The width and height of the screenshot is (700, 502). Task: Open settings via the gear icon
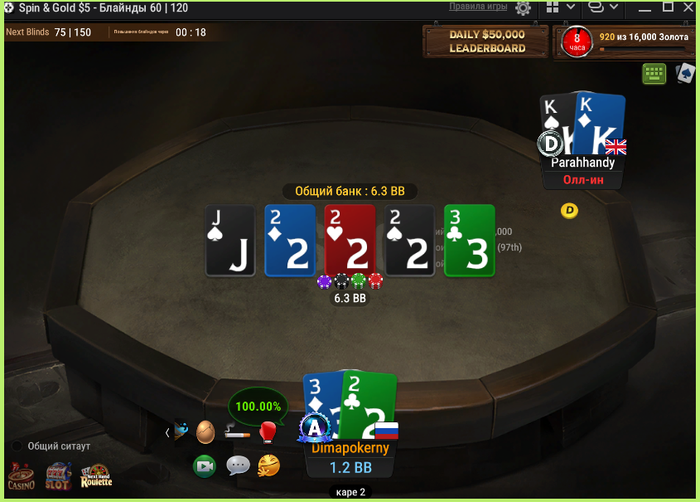523,8
